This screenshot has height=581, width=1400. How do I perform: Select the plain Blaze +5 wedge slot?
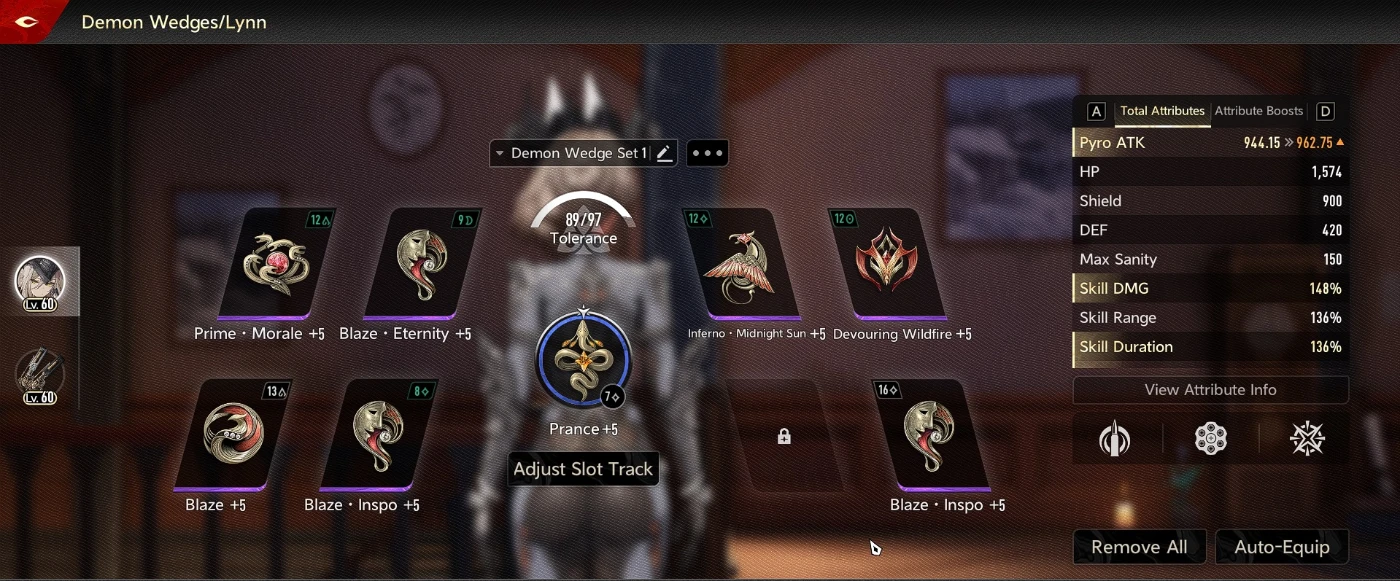coord(232,435)
